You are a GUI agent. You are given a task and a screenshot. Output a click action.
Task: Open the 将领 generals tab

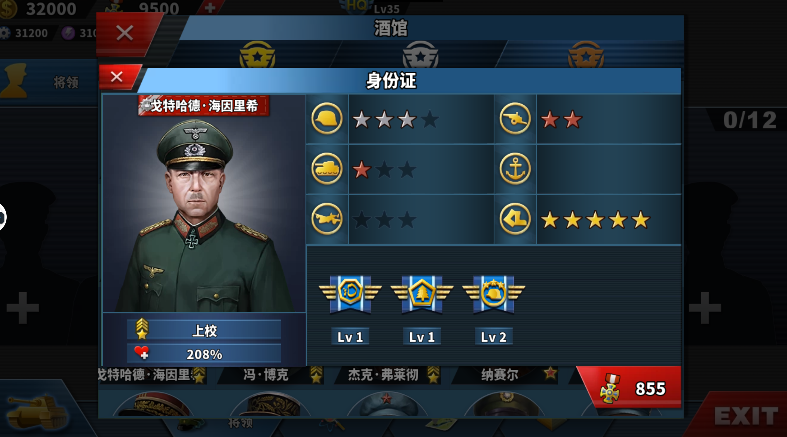pos(50,82)
